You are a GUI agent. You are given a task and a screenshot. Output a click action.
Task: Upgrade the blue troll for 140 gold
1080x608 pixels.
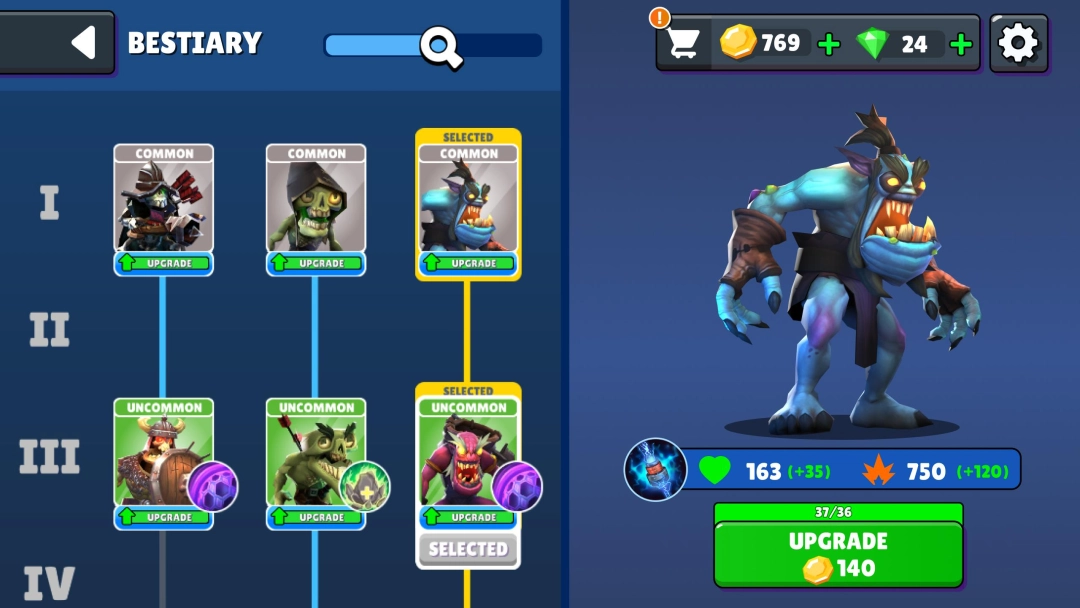click(x=838, y=554)
